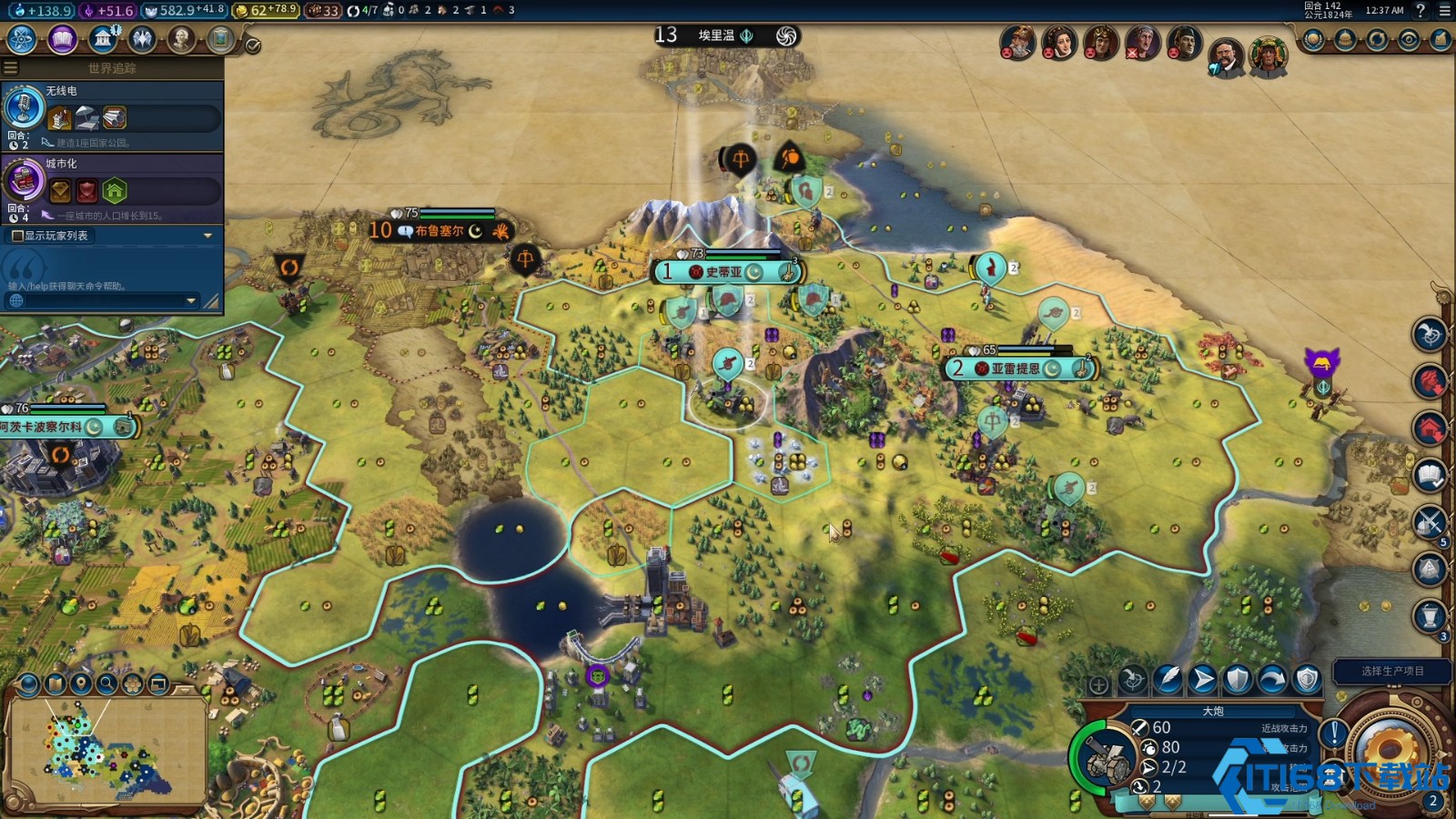This screenshot has width=1456, height=819.
Task: Open the question mark help icon
Action: (1421, 11)
